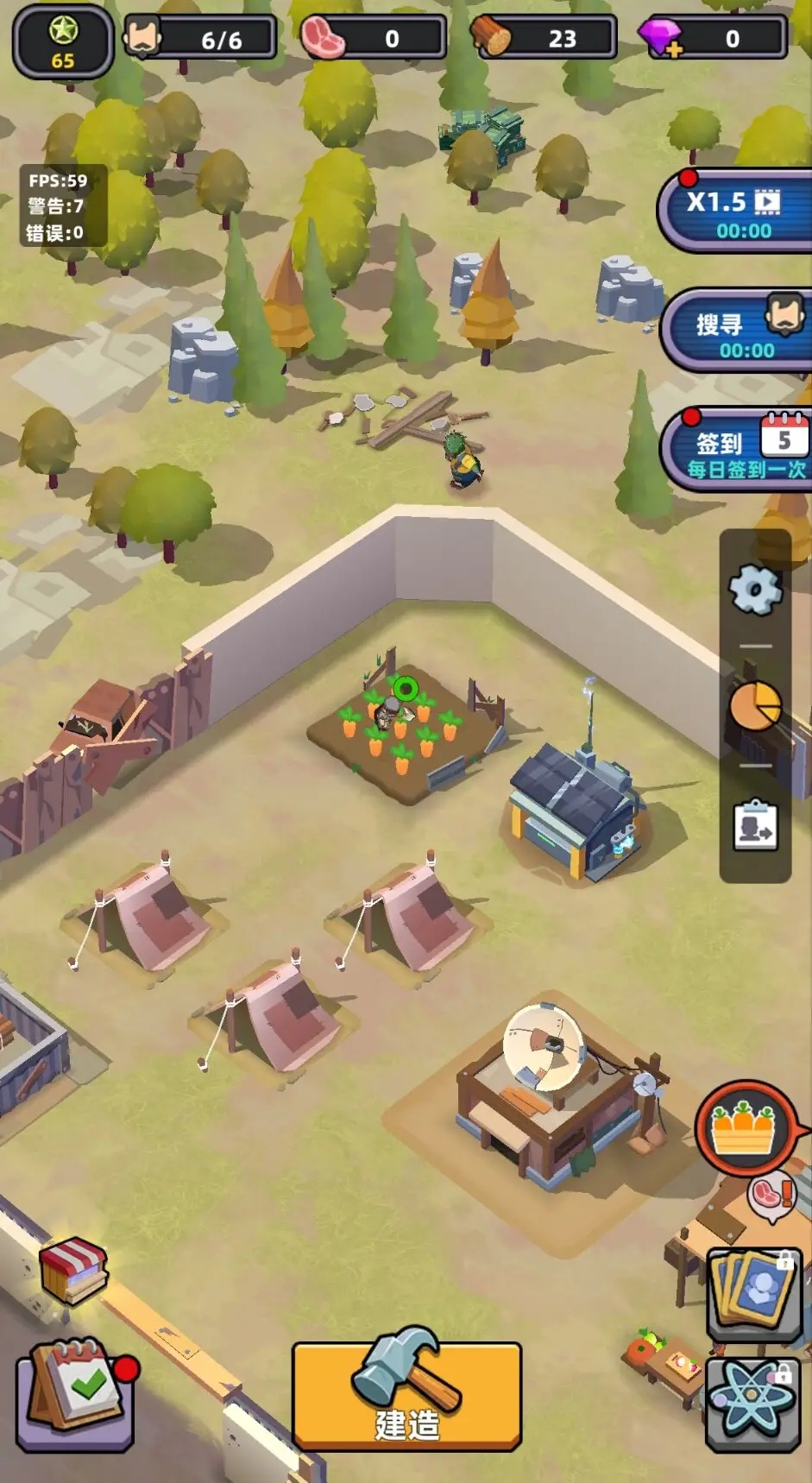Tap the 搜寻 search button
Image resolution: width=812 pixels, height=1483 pixels.
tap(736, 333)
